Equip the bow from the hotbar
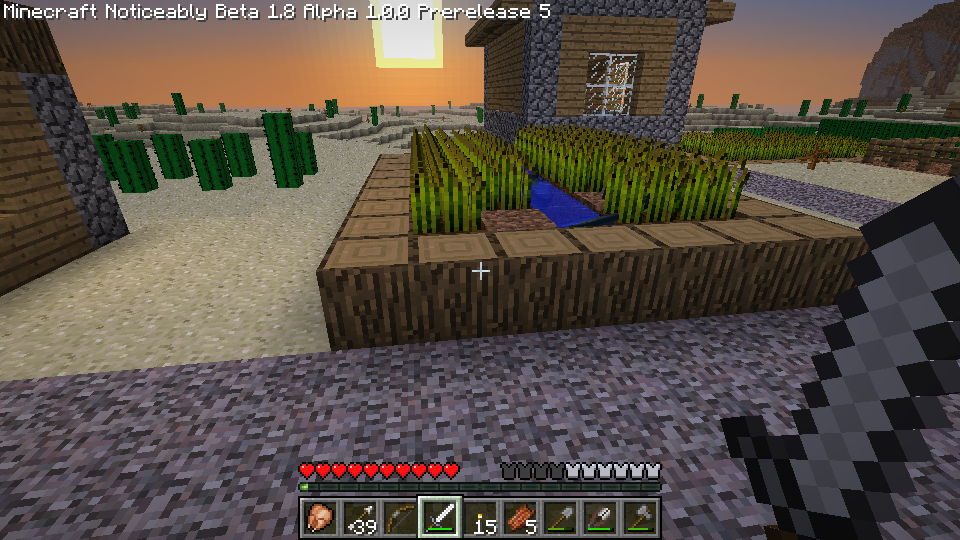Viewport: 960px width, 540px height. (399, 517)
